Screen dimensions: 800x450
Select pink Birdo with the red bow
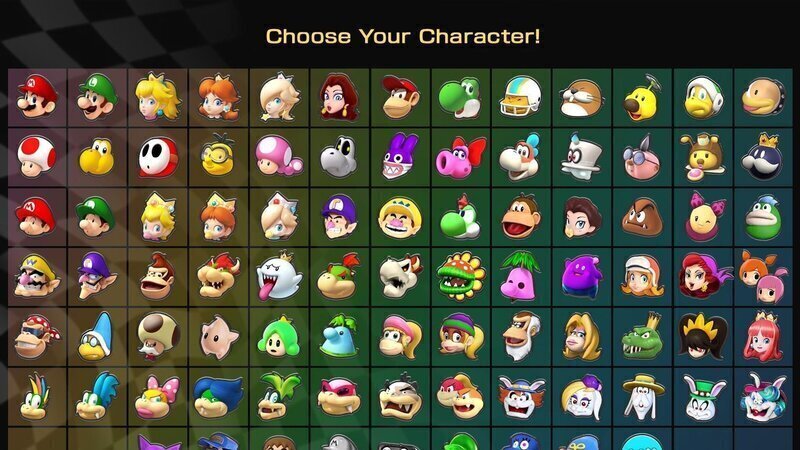click(x=460, y=156)
